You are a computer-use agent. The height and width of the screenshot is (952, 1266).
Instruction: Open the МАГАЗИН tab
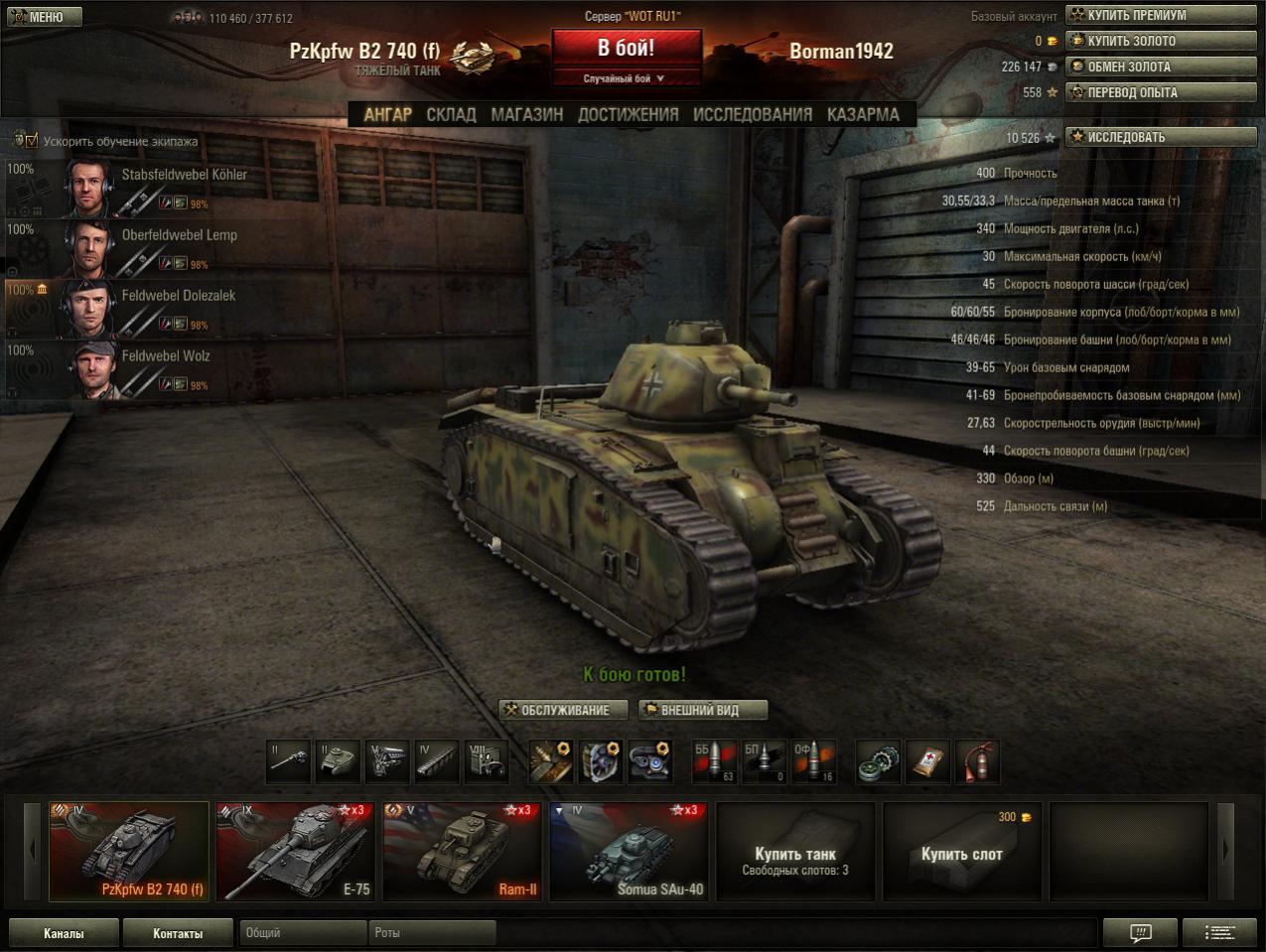[x=526, y=115]
